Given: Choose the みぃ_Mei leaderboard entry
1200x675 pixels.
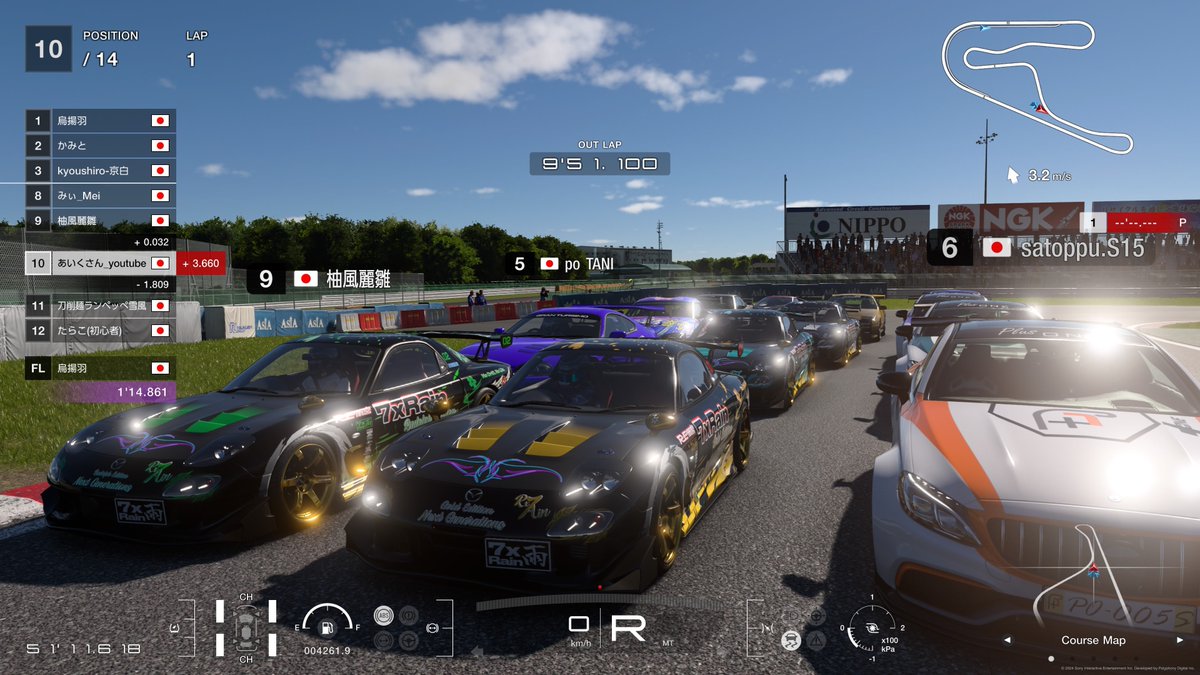Looking at the screenshot, I should (x=100, y=196).
